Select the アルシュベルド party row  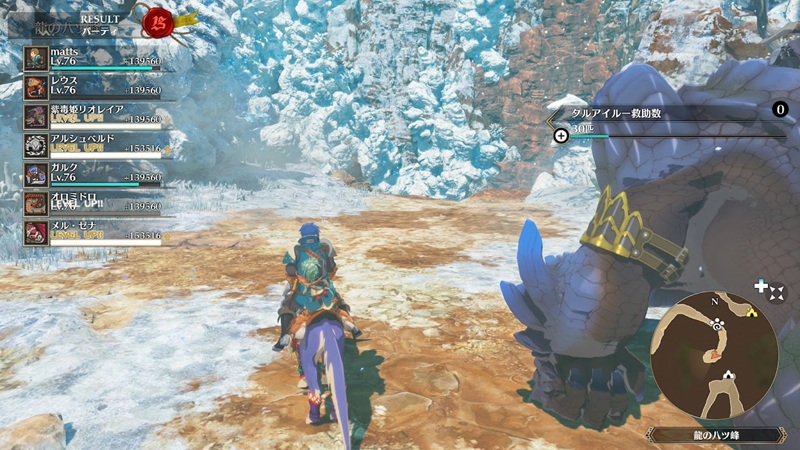(95, 144)
